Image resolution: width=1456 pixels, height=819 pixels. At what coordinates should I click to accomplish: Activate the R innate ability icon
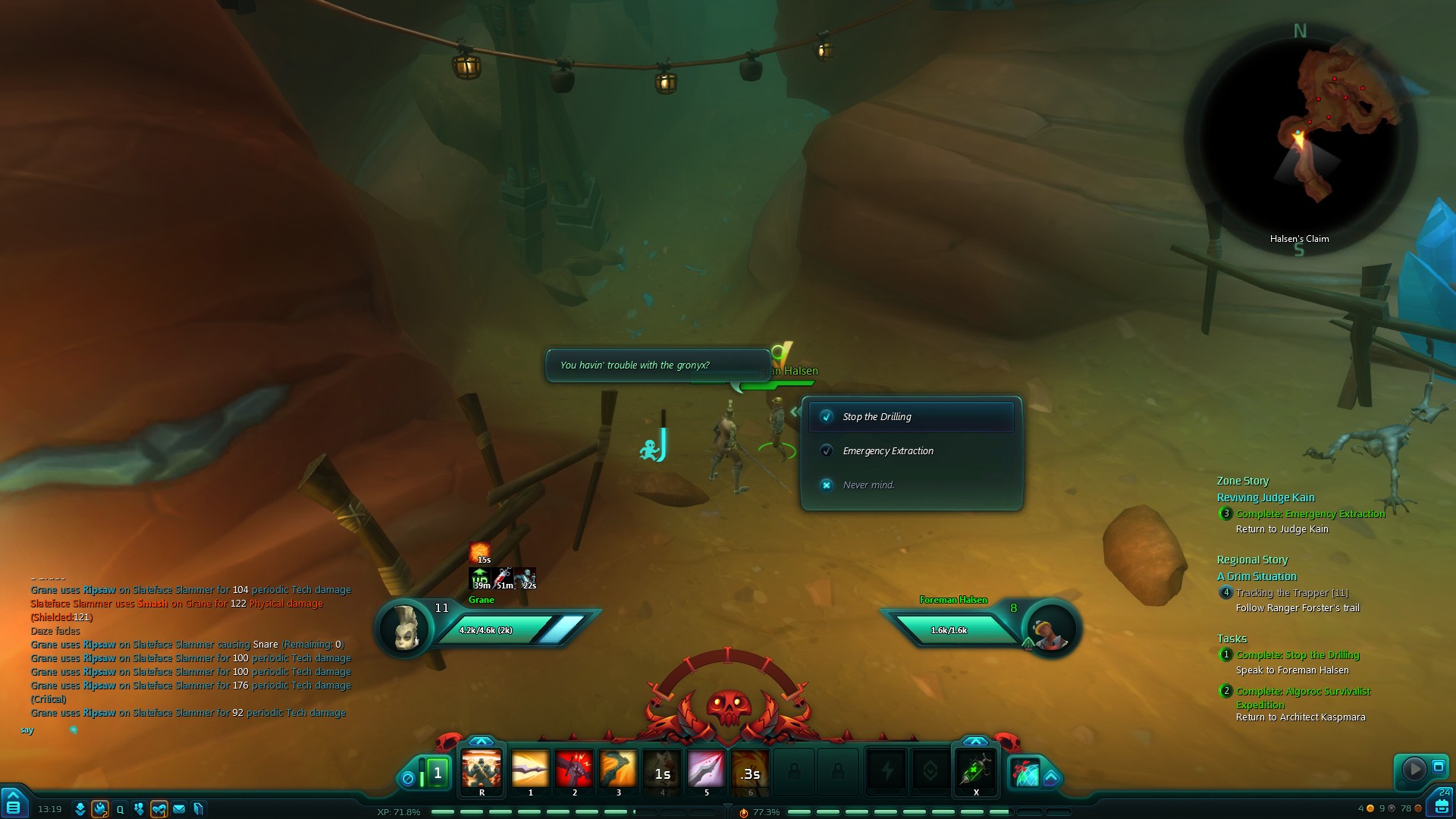482,770
